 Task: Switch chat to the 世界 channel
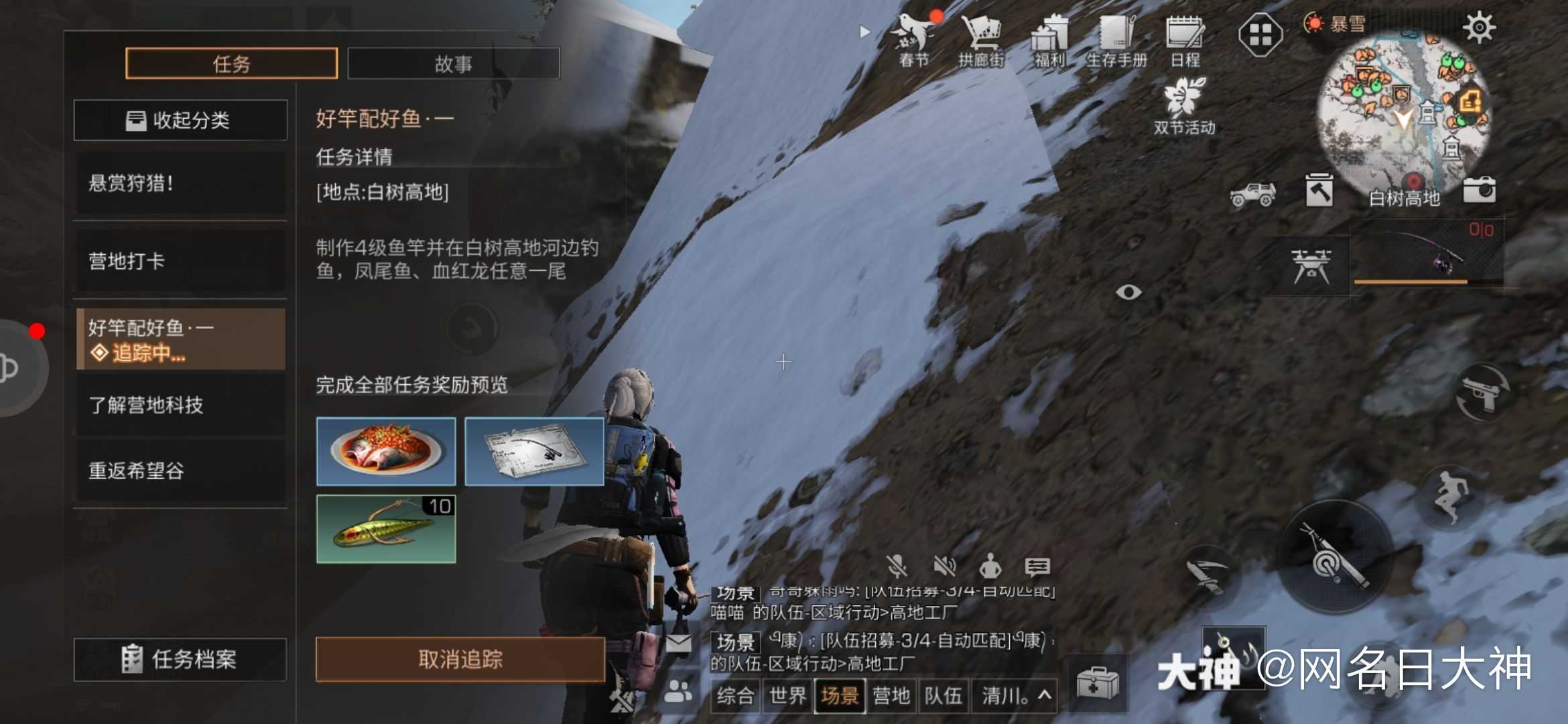coord(788,697)
